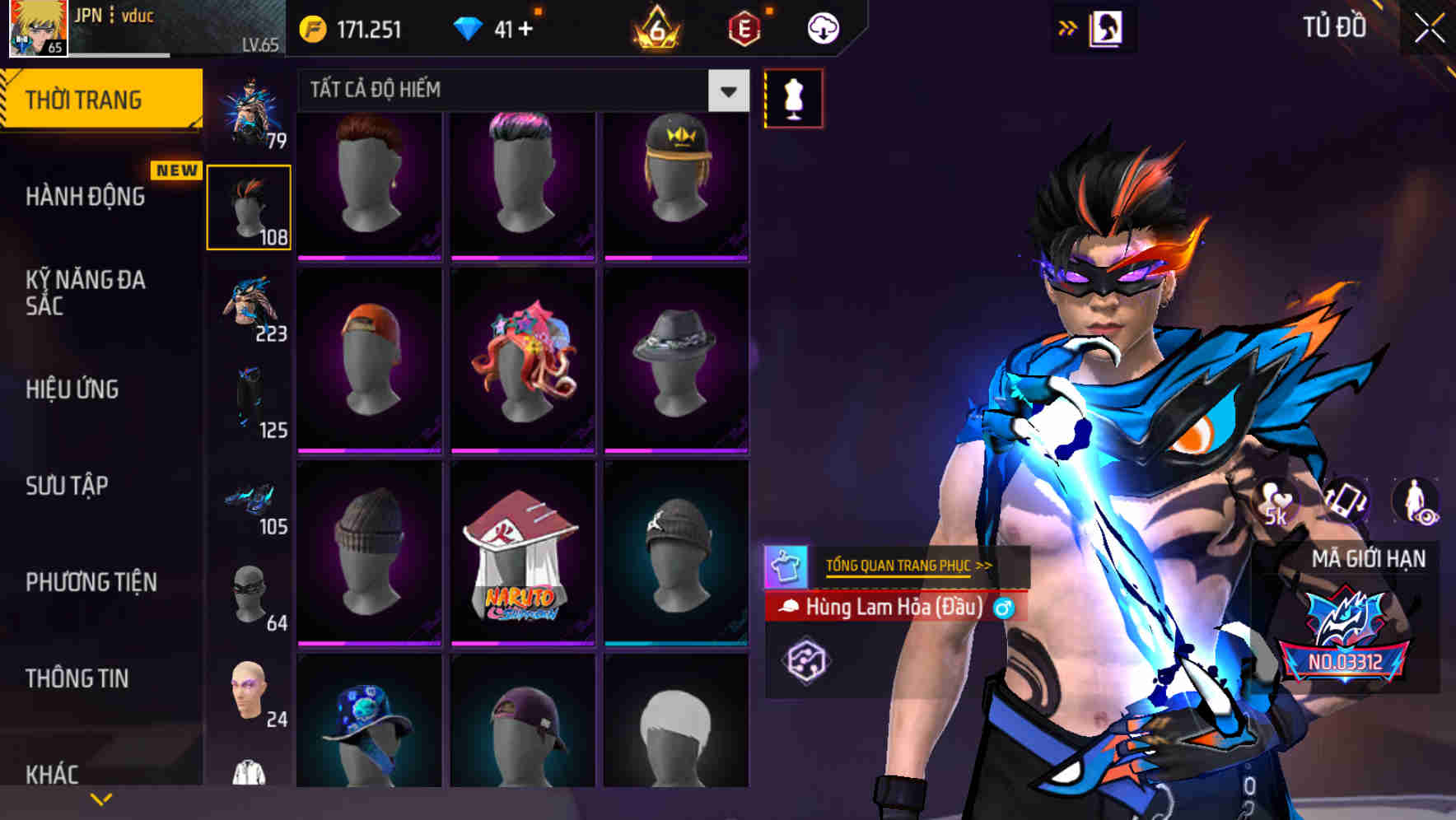The image size is (1456, 820).
Task: Pick the black cap with yellow logo
Action: [675, 183]
